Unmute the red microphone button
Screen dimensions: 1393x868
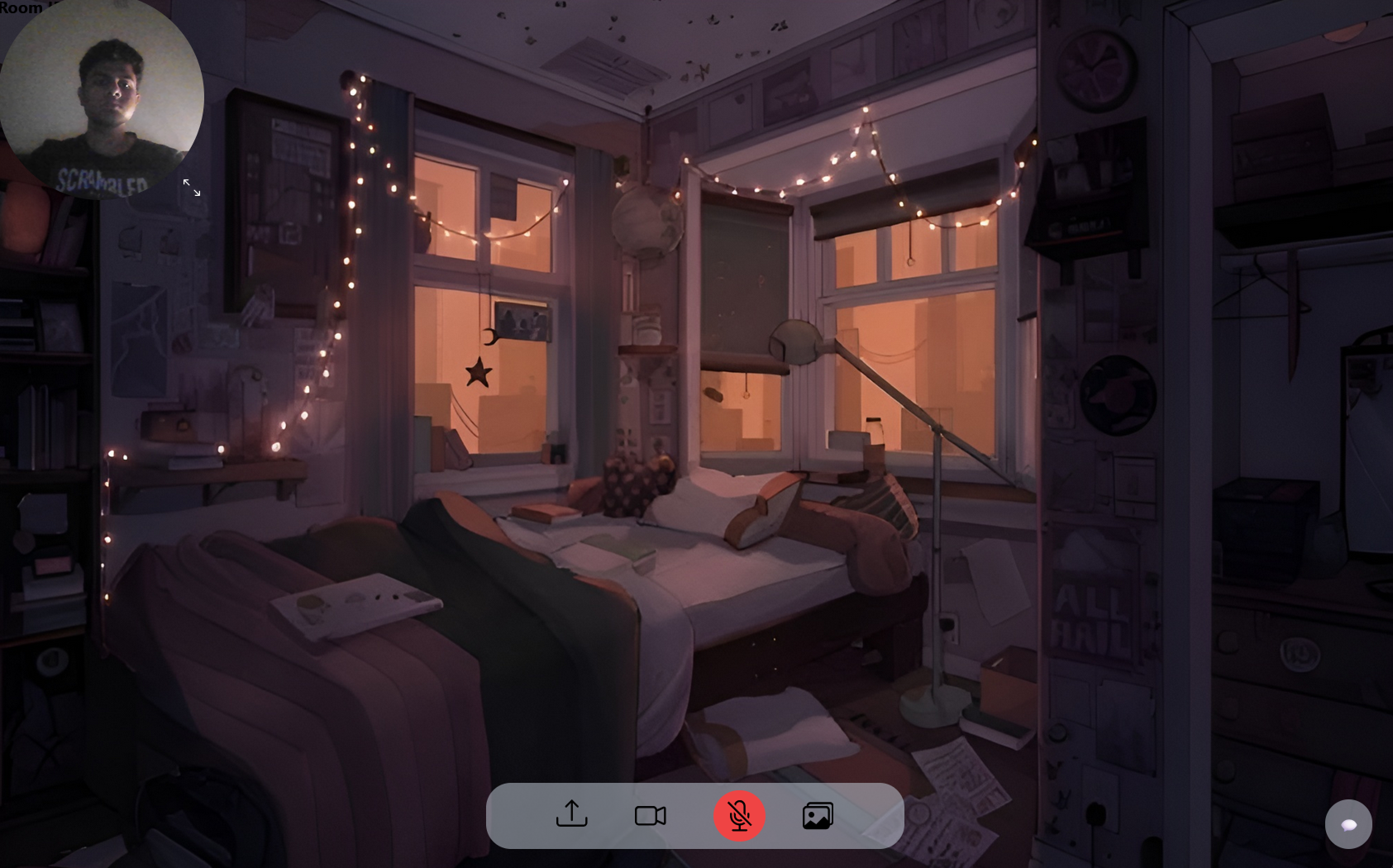pos(739,816)
